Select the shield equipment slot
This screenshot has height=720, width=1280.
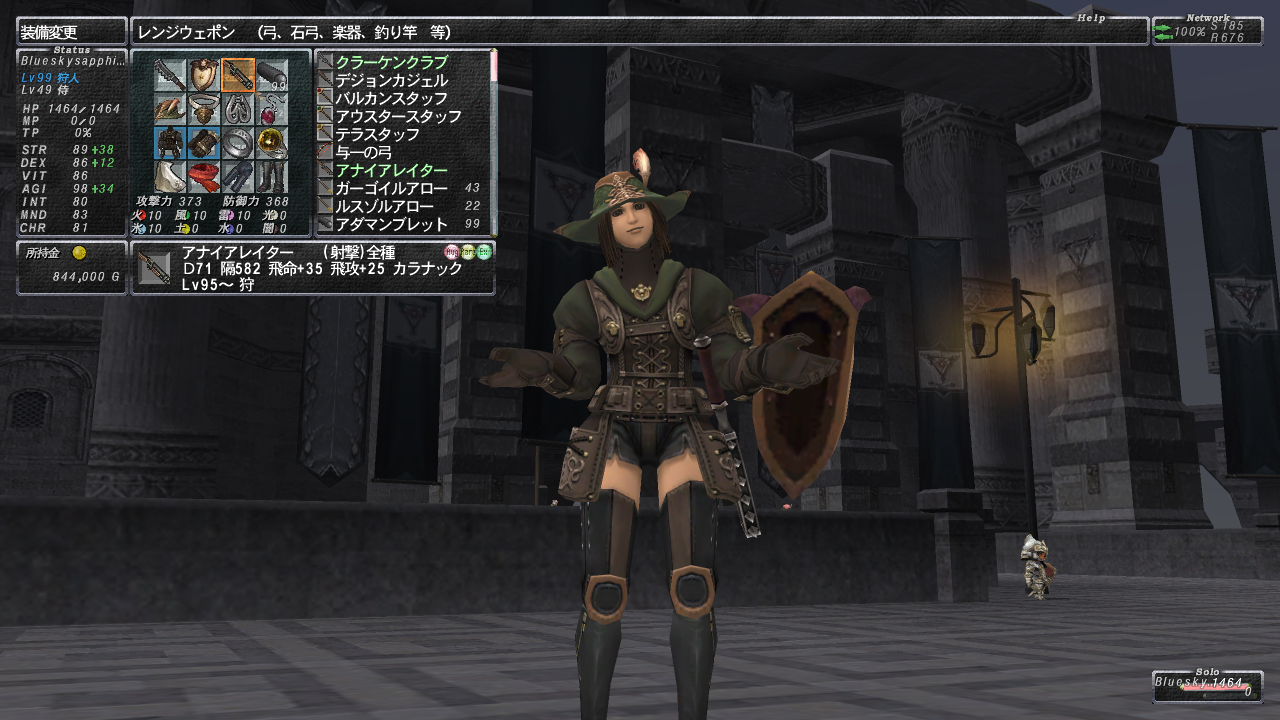pos(203,75)
